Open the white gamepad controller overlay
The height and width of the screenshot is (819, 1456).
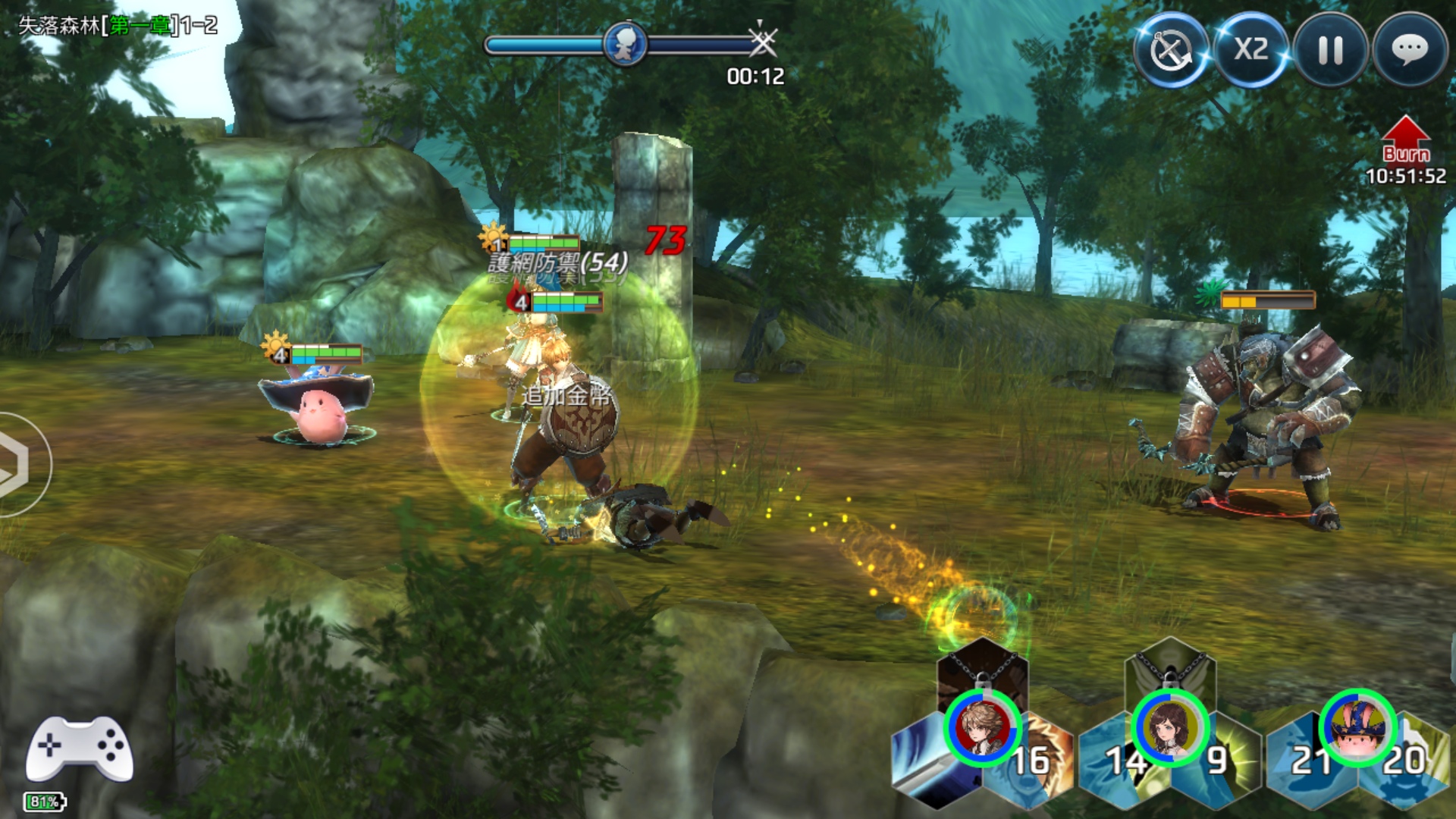pos(80,748)
